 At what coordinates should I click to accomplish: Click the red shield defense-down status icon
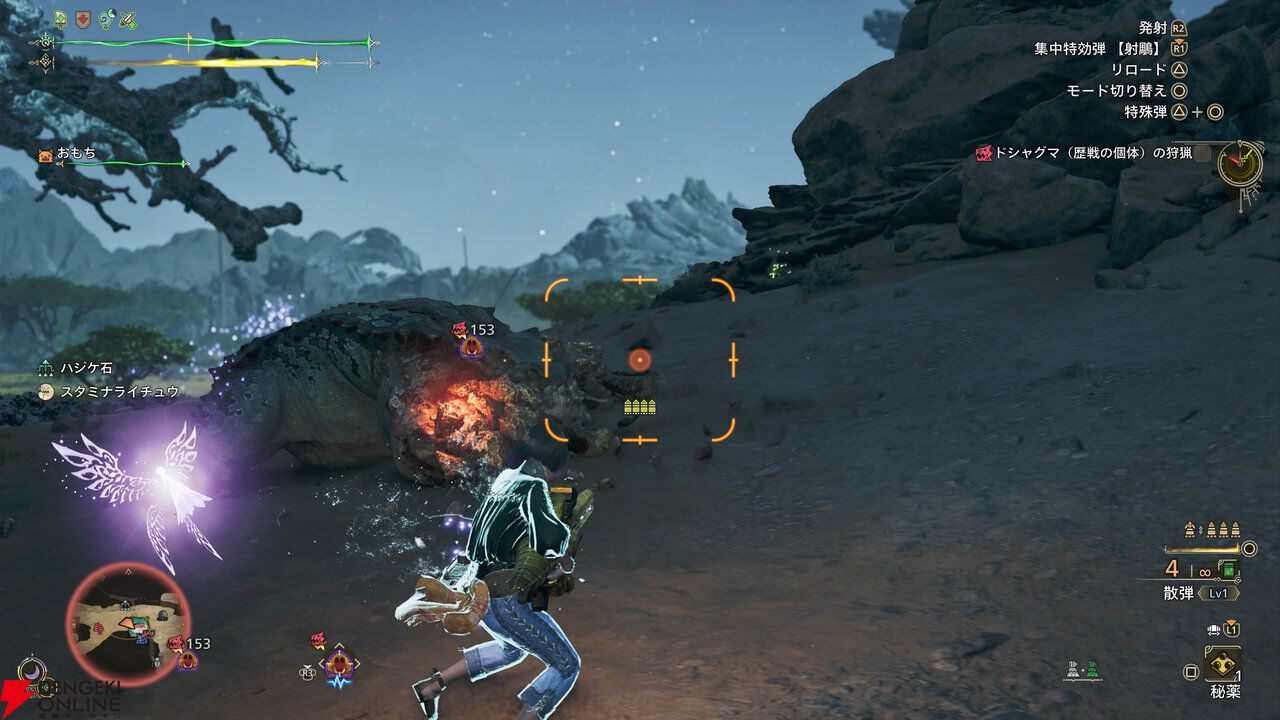click(85, 19)
